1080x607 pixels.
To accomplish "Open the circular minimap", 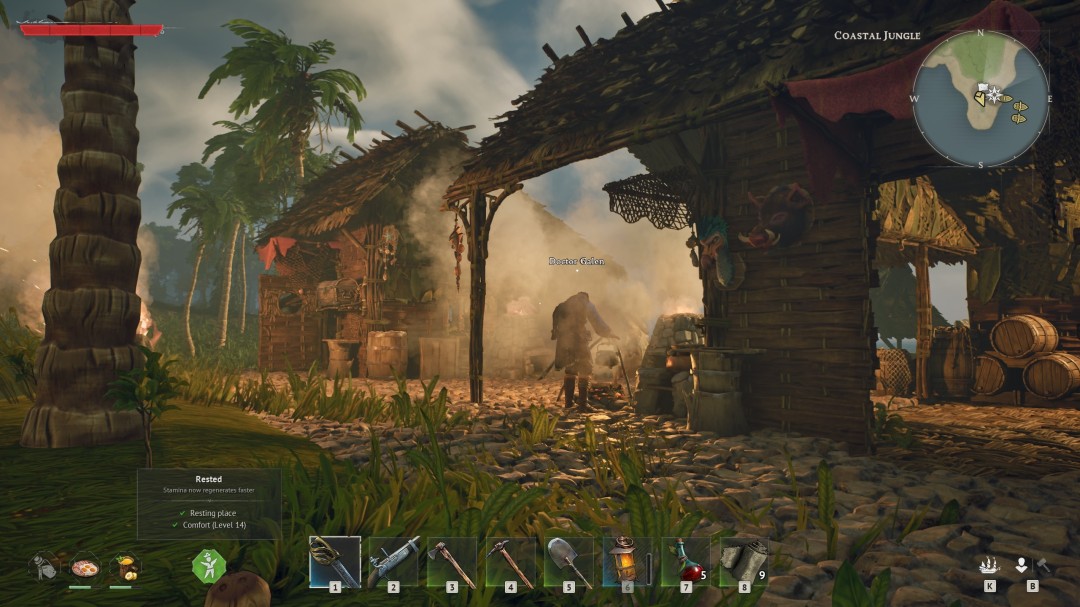I will coord(980,98).
